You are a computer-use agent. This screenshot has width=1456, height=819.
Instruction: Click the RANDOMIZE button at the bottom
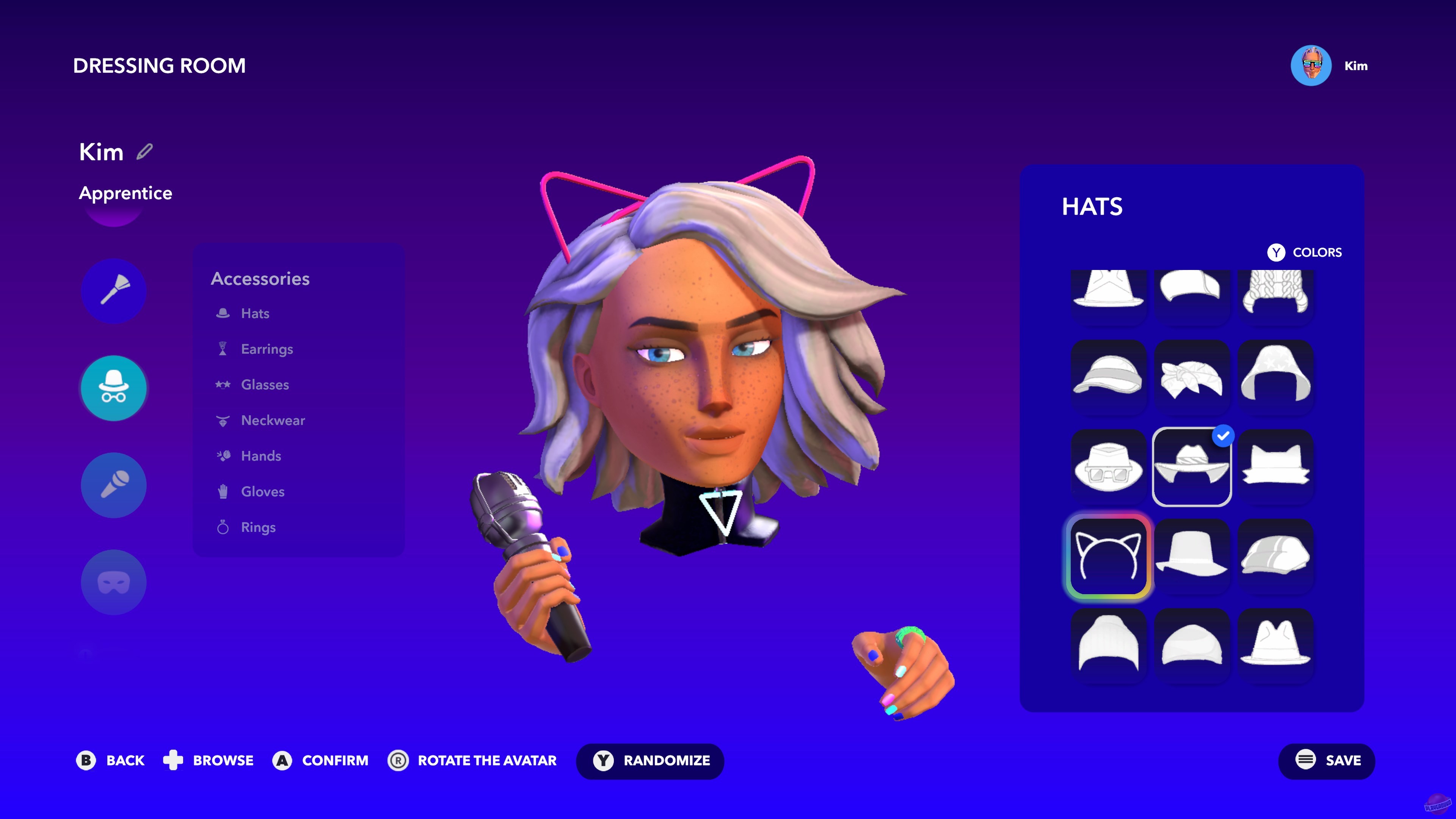[x=650, y=761]
